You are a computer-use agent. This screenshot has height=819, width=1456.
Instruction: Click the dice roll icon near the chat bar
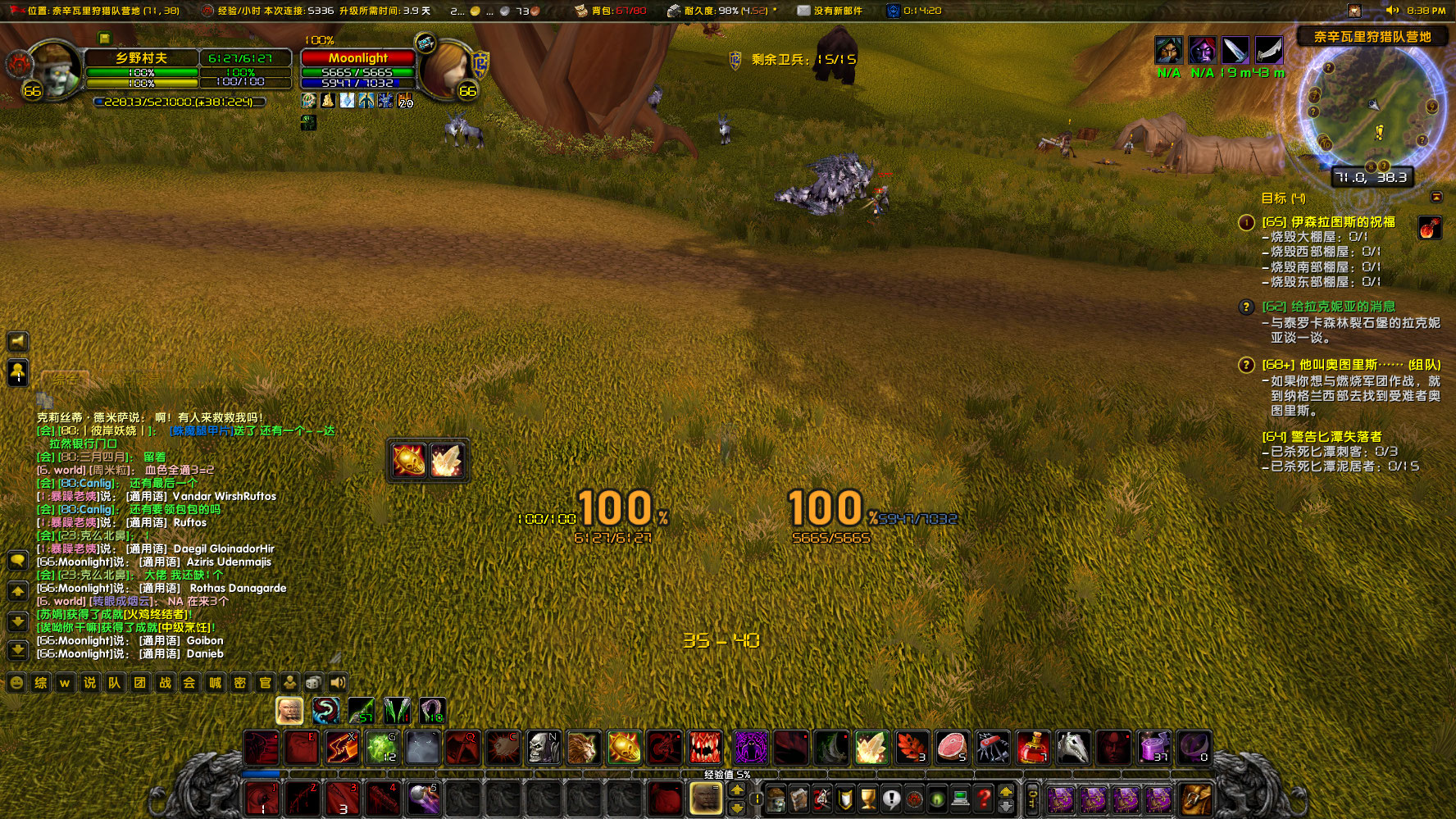pyautogui.click(x=312, y=681)
